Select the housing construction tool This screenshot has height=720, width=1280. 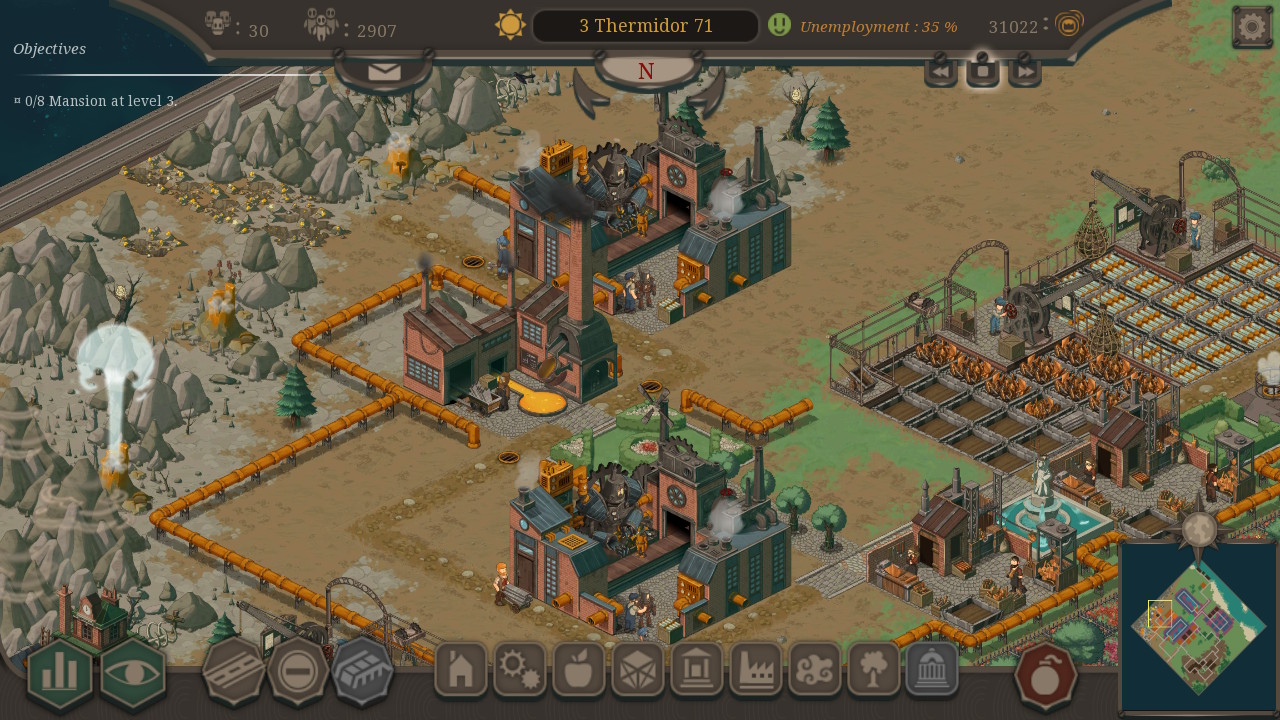459,670
